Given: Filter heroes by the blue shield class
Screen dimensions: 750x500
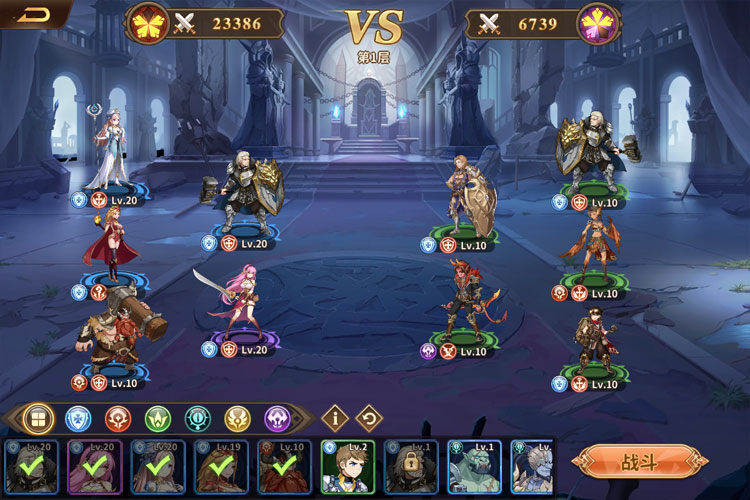Looking at the screenshot, I should [x=78, y=418].
